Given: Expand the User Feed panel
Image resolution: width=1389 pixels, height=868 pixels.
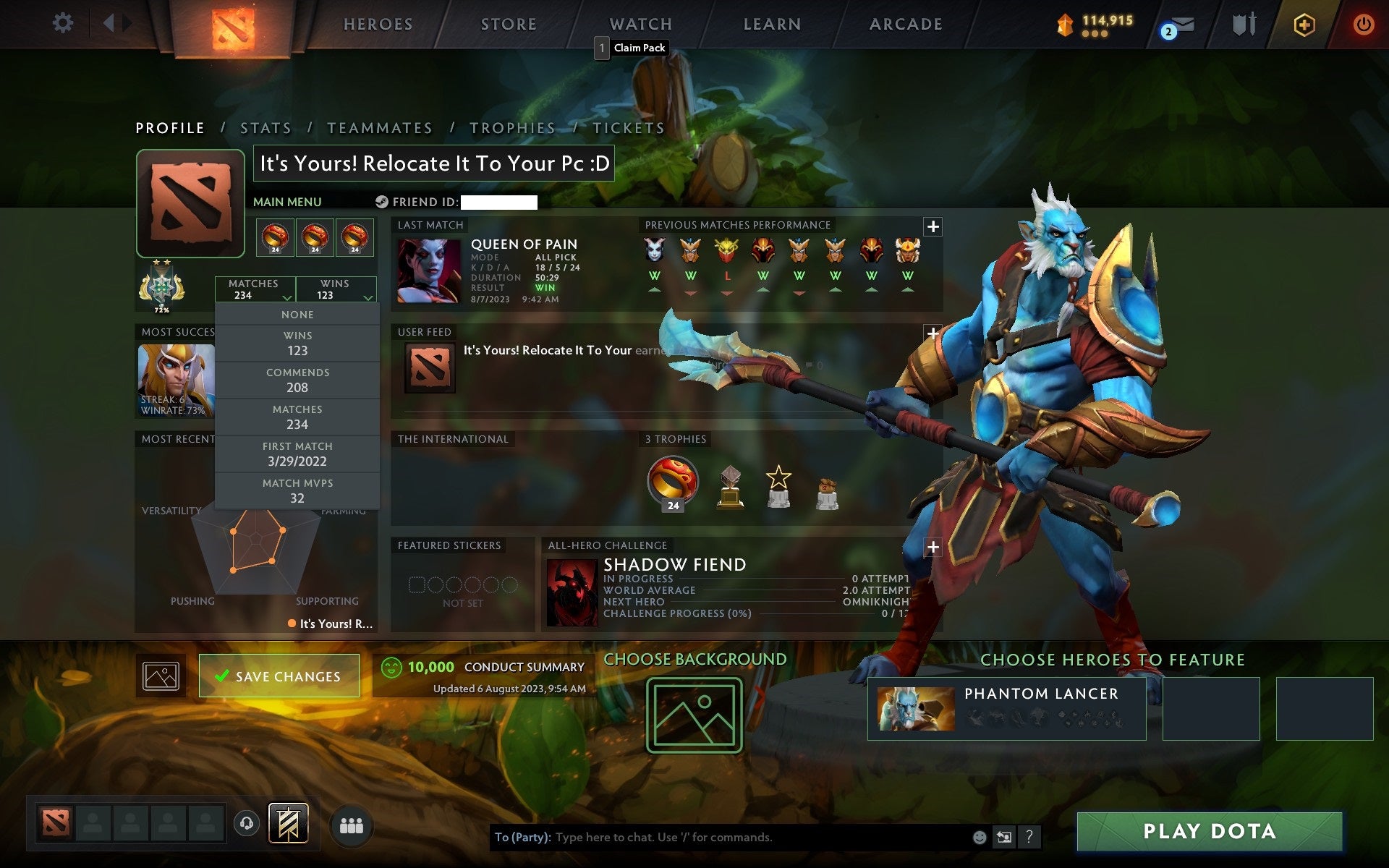Looking at the screenshot, I should click(x=933, y=333).
